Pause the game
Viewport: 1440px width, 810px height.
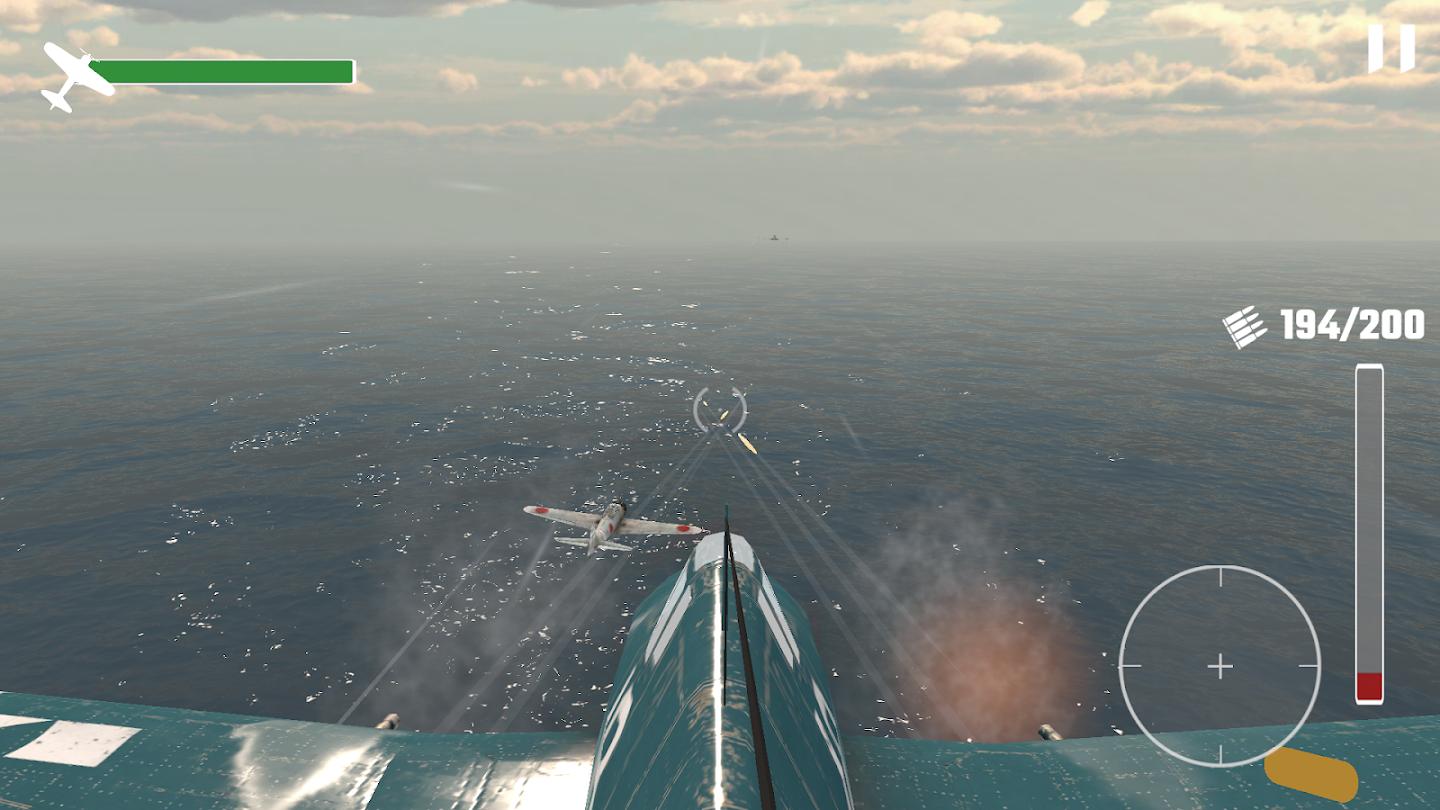click(1391, 47)
